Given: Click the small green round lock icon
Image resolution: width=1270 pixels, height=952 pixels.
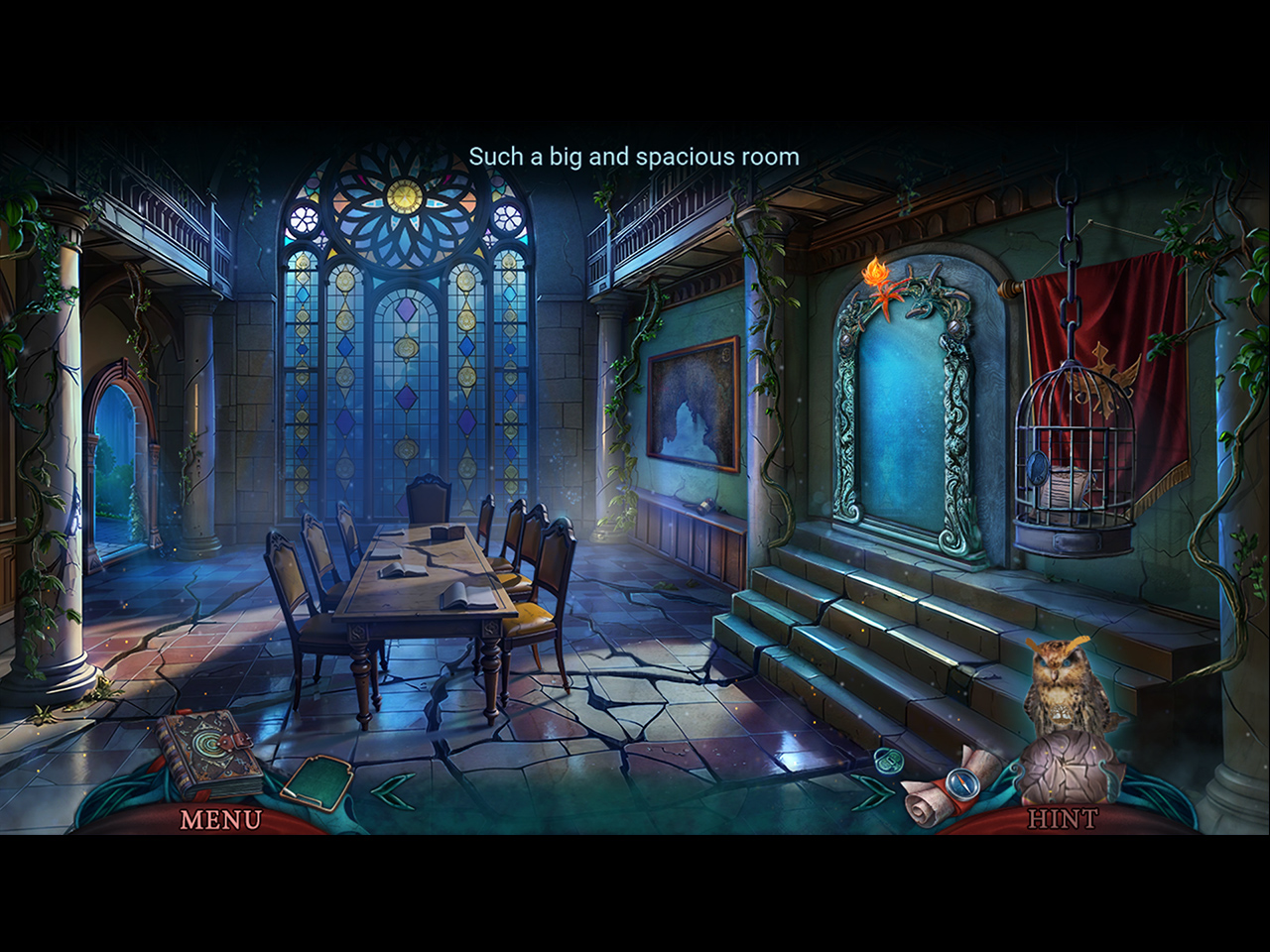Looking at the screenshot, I should point(885,761).
